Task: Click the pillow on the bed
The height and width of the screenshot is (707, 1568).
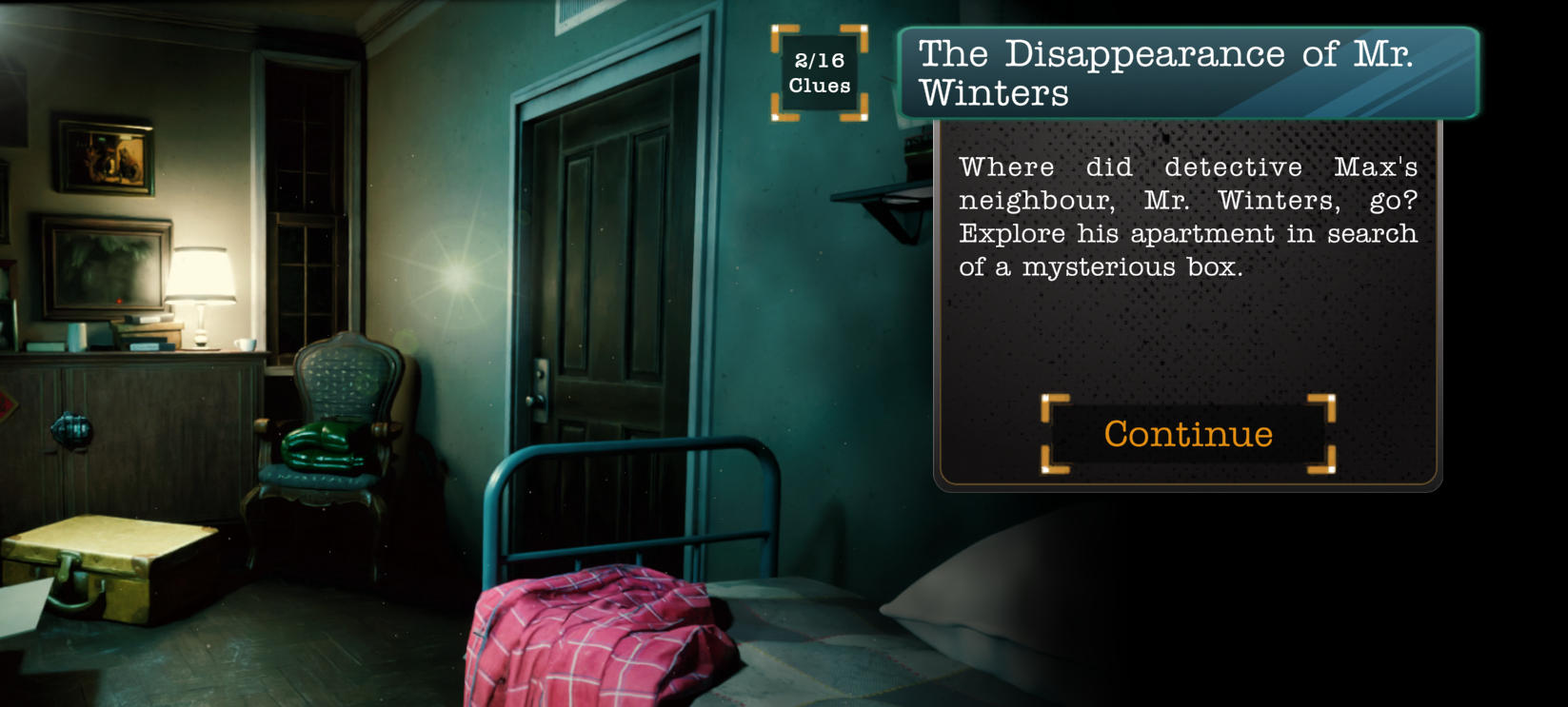Action: pyautogui.click(x=981, y=619)
